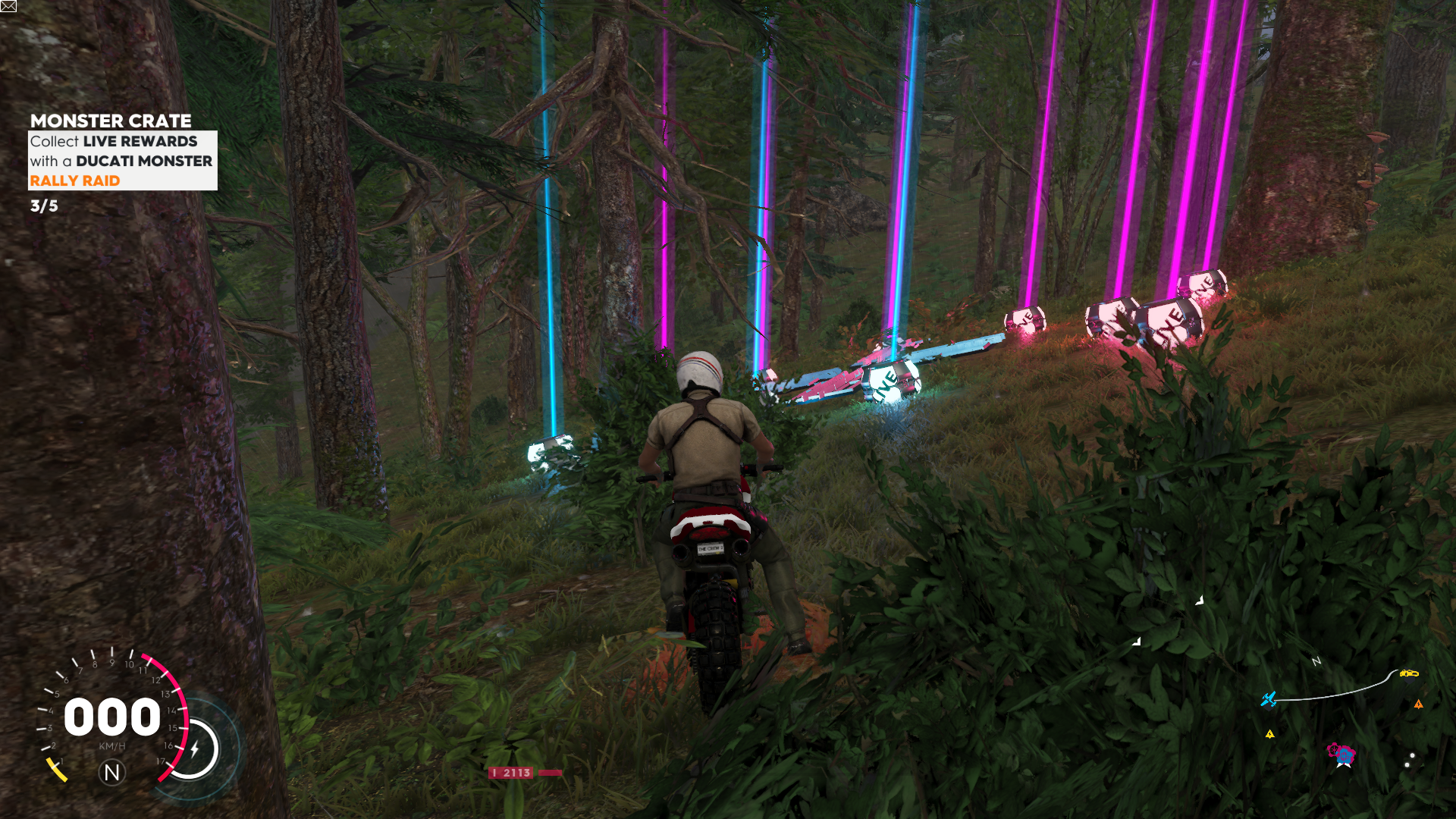Viewport: 1456px width, 819px height.
Task: Click the nitro lightning bolt gauge
Action: point(195,749)
